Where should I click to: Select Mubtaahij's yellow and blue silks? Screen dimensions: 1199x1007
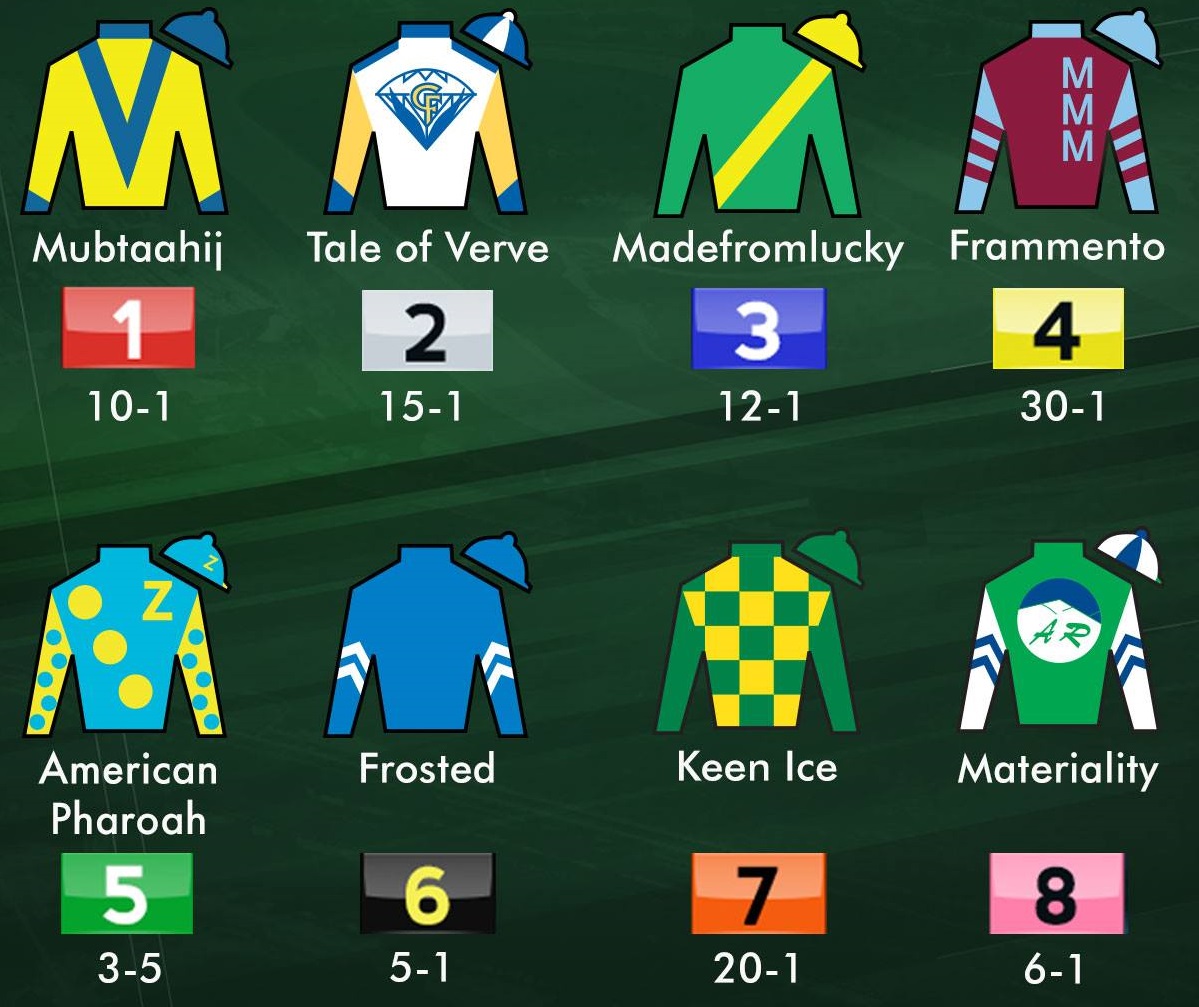tap(126, 125)
